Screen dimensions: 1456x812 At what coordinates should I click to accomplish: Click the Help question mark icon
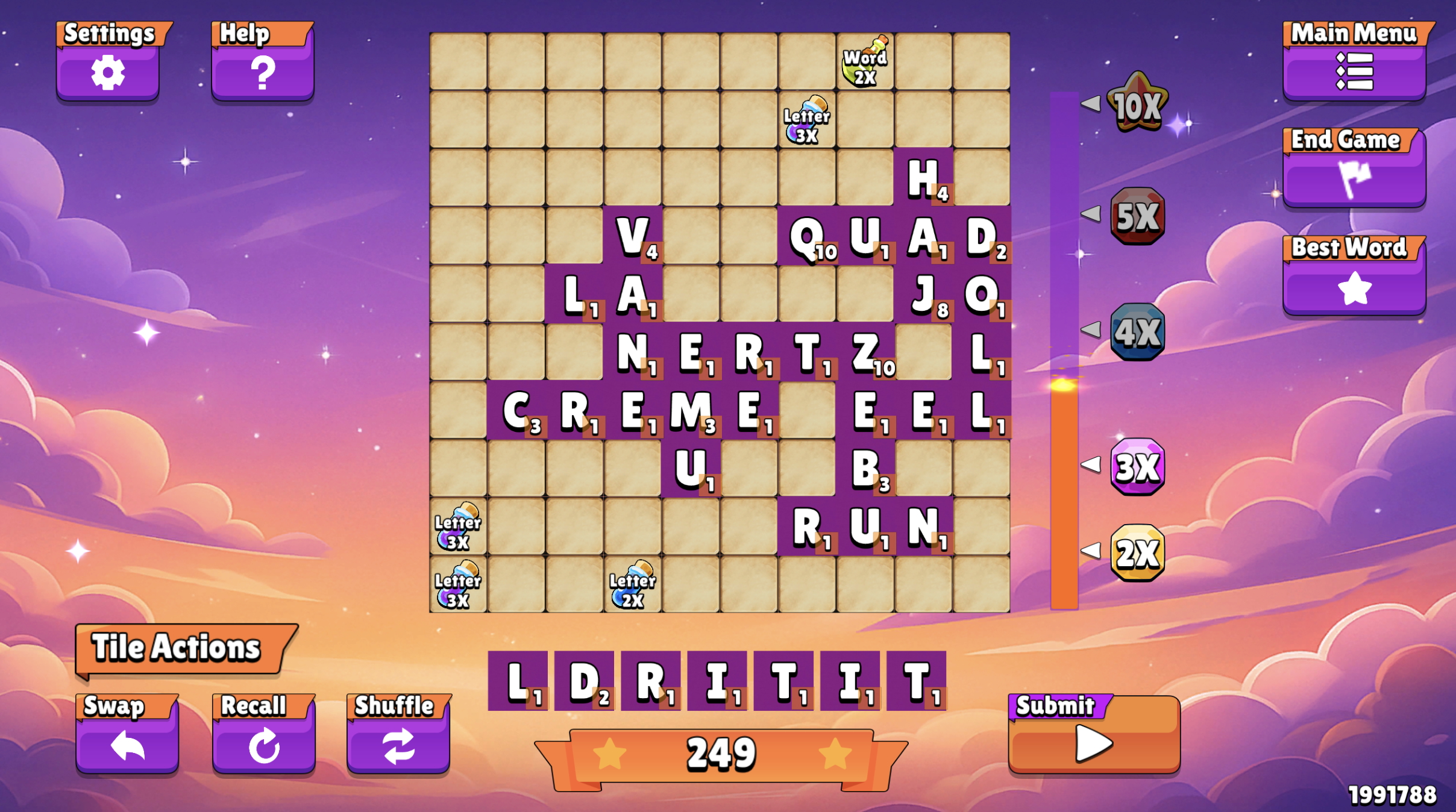pyautogui.click(x=263, y=73)
